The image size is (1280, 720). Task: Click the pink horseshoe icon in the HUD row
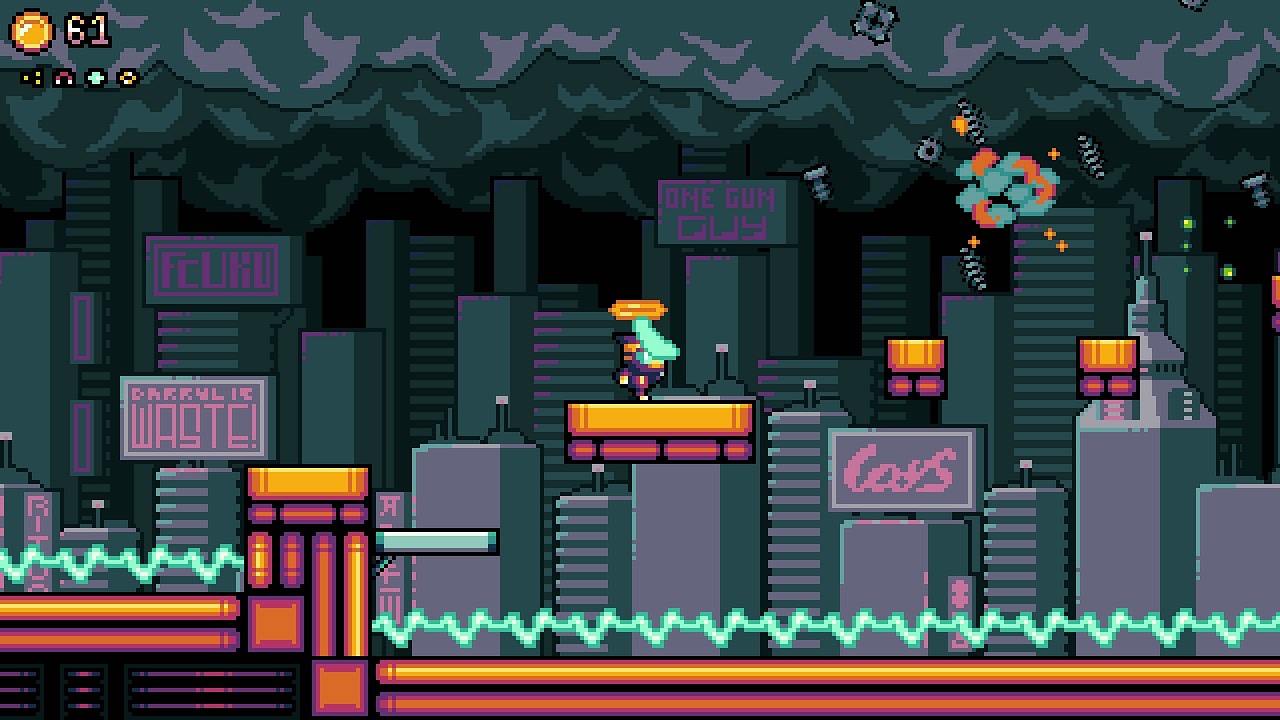[64, 77]
